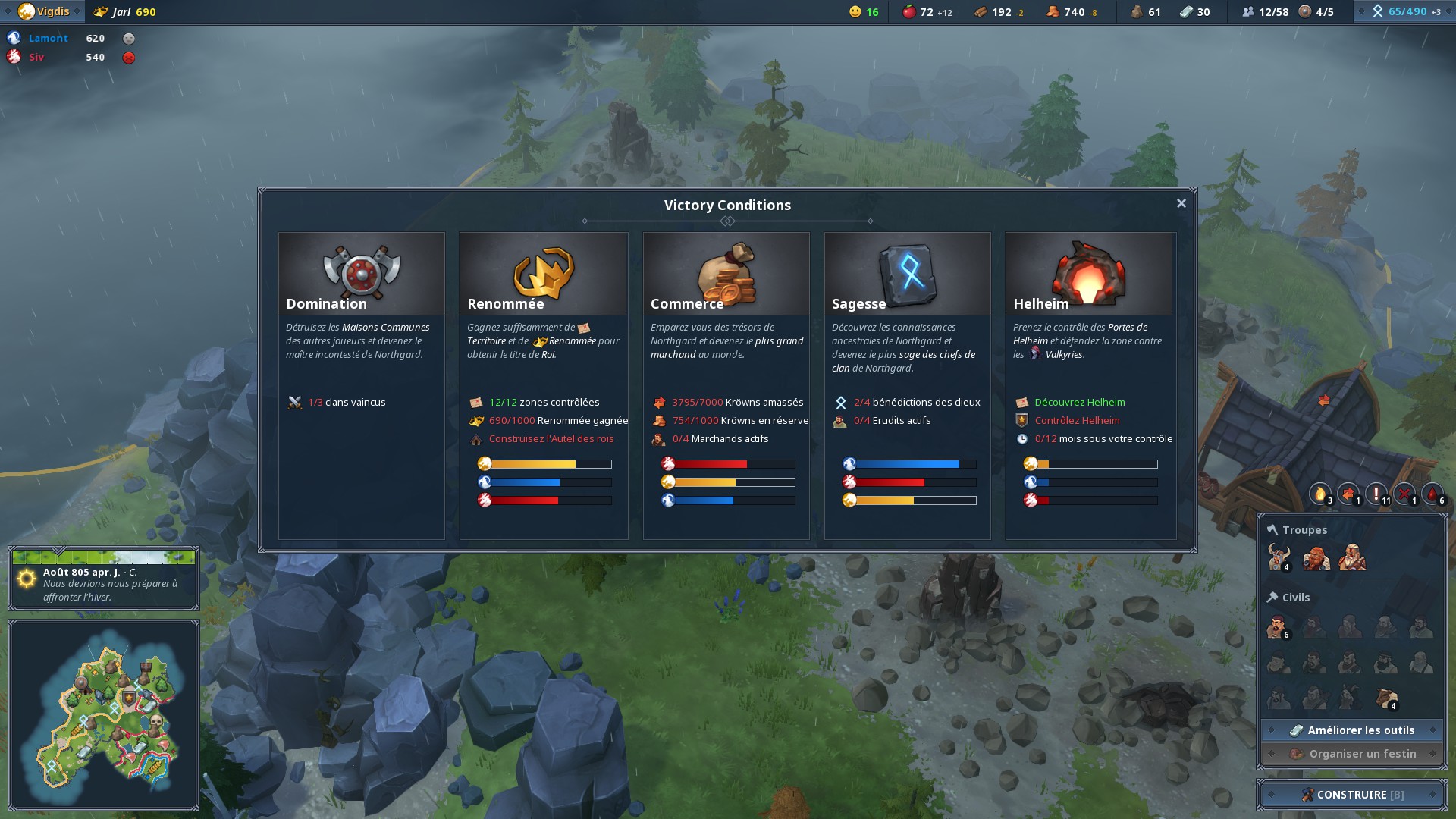Close the Victory Conditions window

1181,203
